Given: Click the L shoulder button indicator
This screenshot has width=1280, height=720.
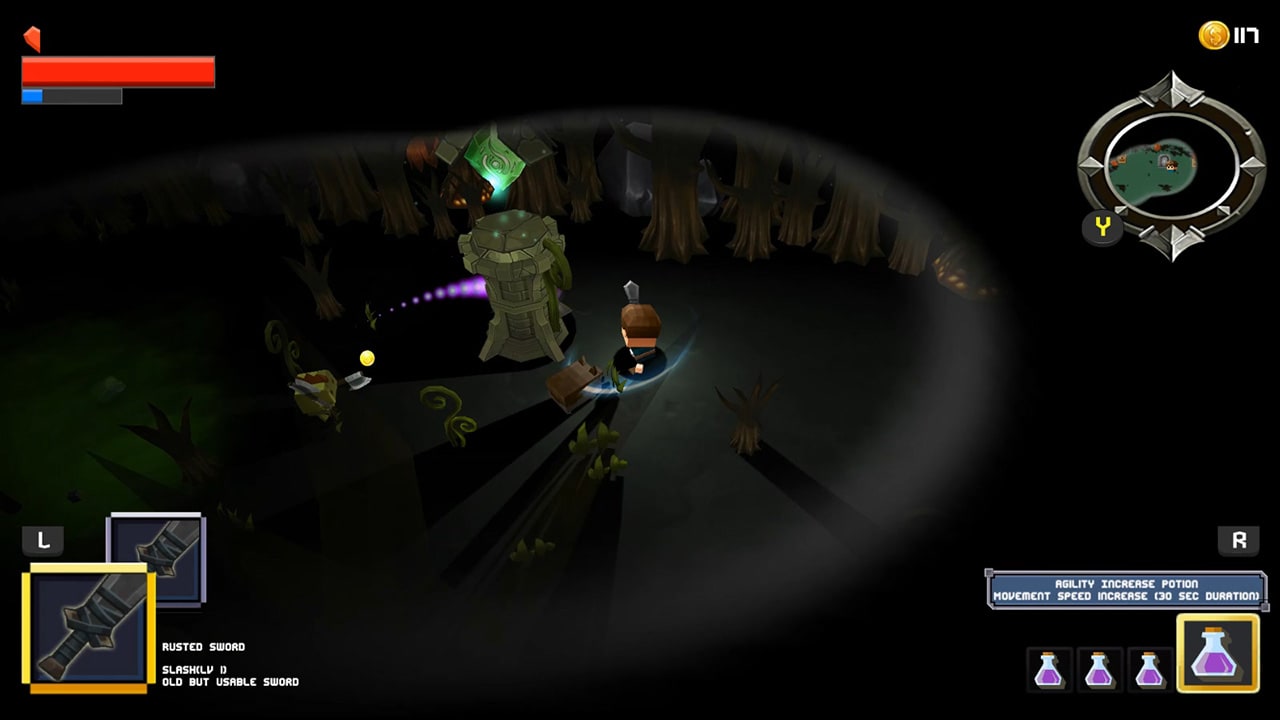Looking at the screenshot, I should (43, 540).
